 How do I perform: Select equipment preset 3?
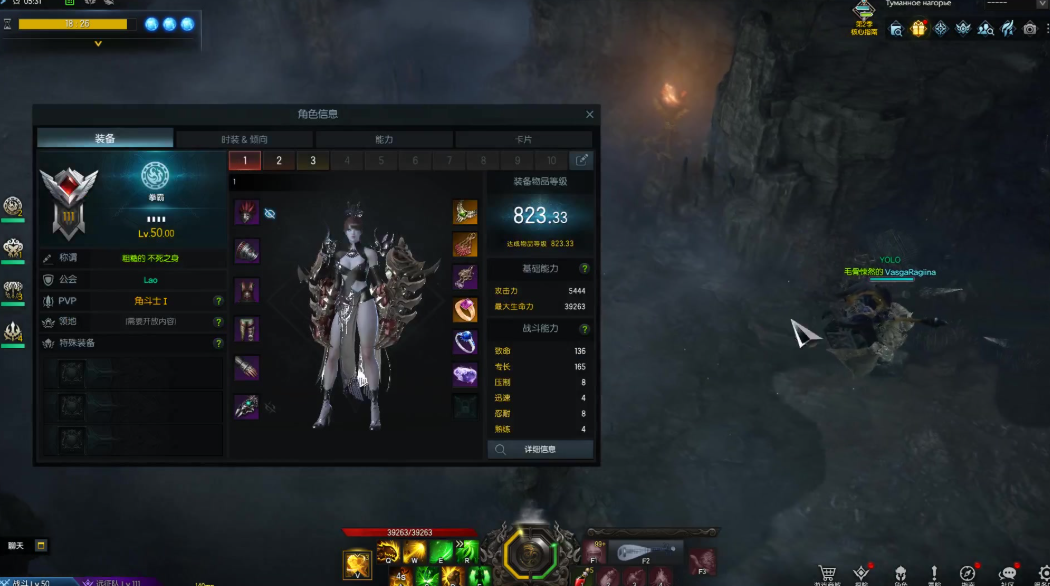[313, 161]
